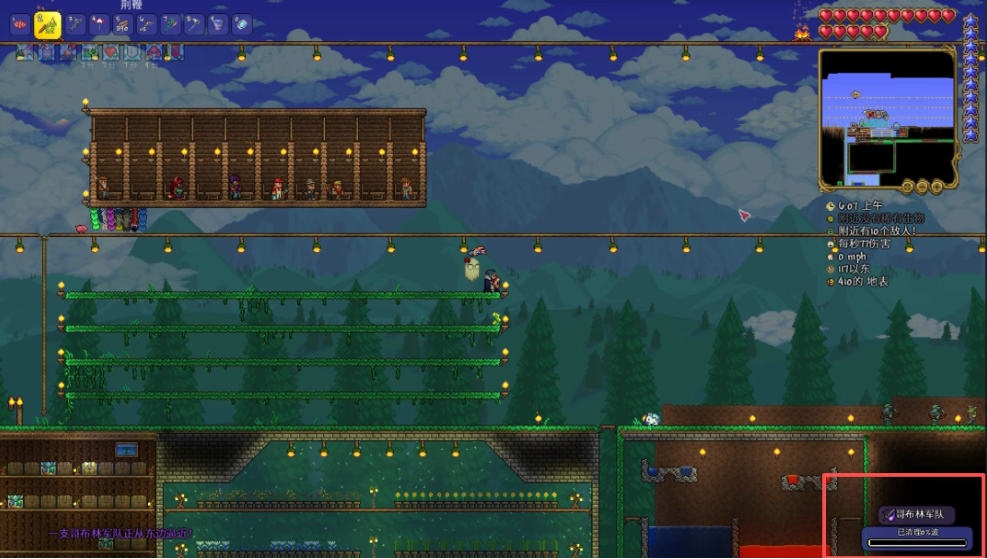Zoom out the minimap with the minus button
The image size is (987, 559).
(x=920, y=186)
